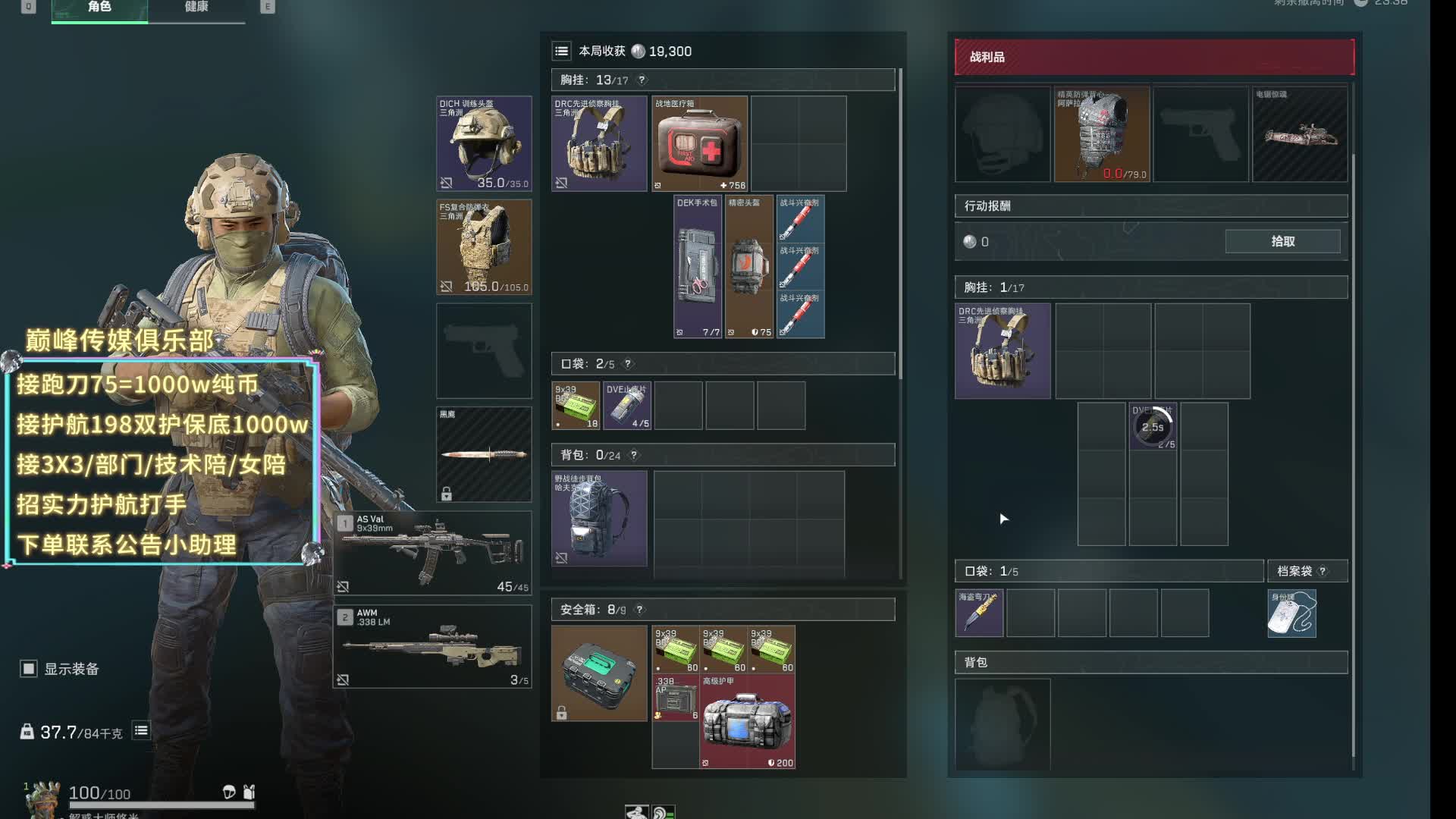1456x819 pixels.
Task: Pick the 战地医疗箱 first aid kit
Action: click(699, 144)
